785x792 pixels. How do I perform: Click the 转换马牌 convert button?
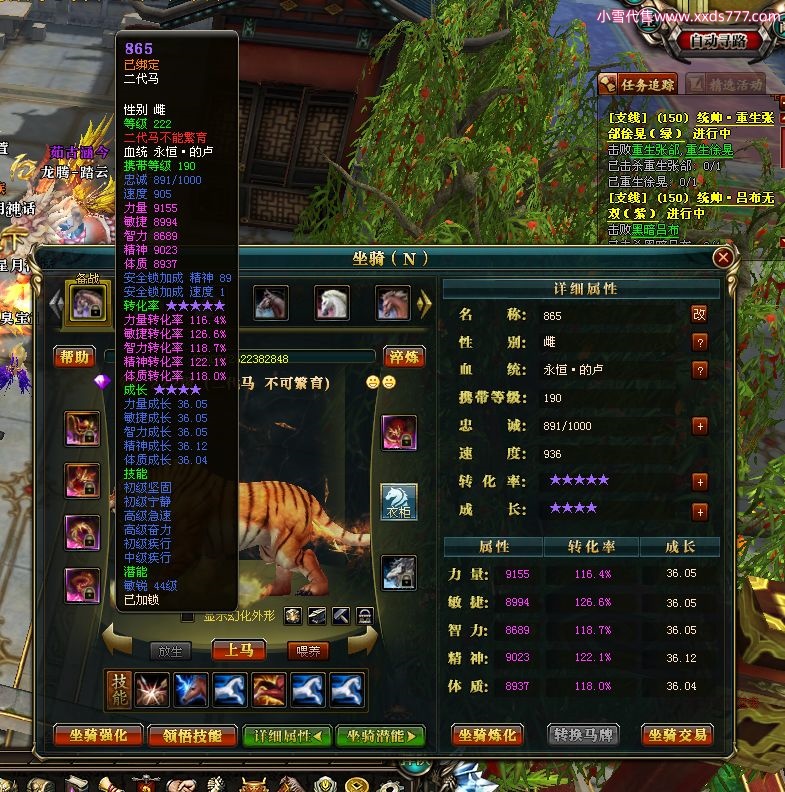click(583, 736)
